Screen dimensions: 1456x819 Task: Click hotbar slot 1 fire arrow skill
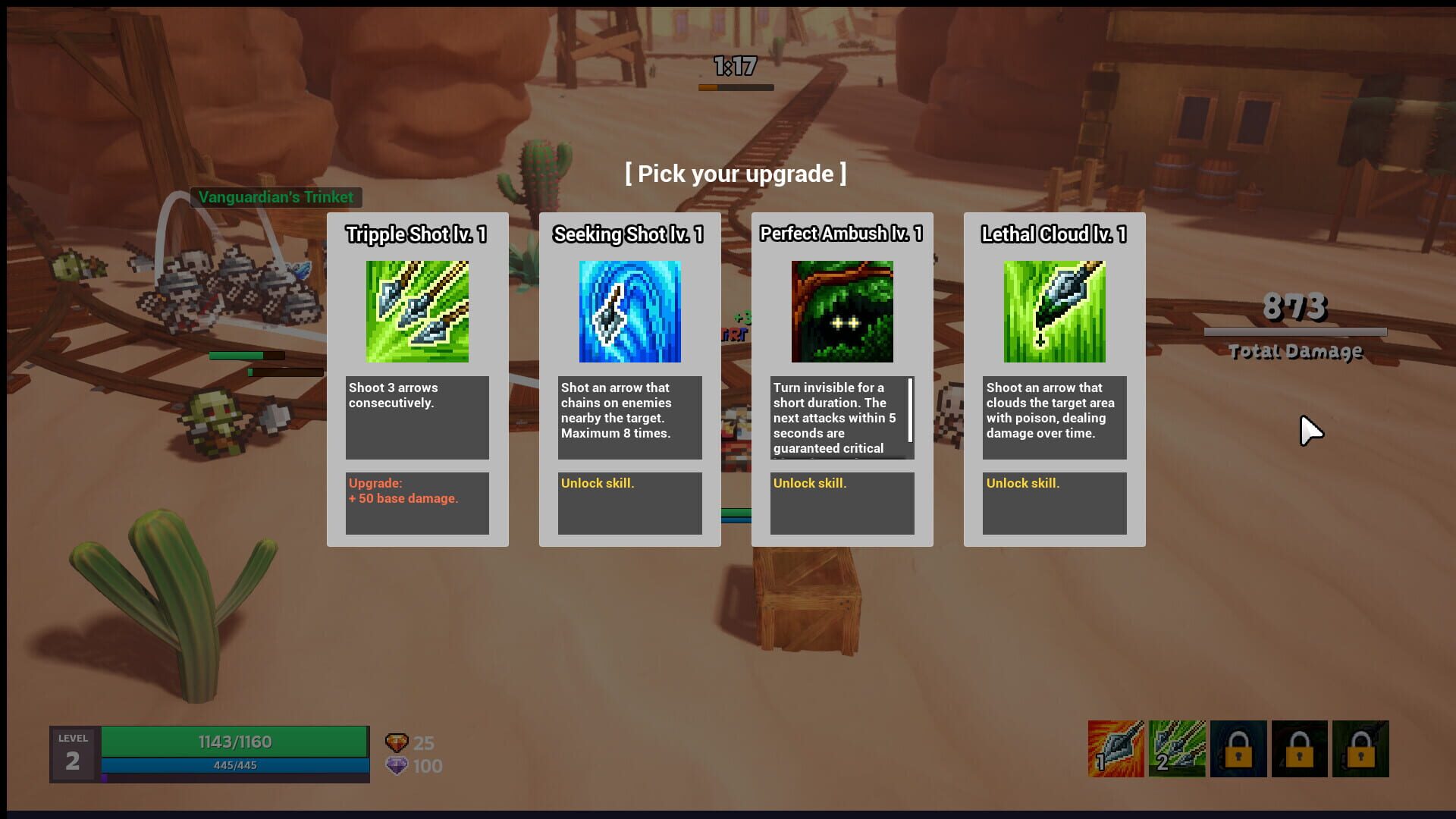tap(1117, 749)
